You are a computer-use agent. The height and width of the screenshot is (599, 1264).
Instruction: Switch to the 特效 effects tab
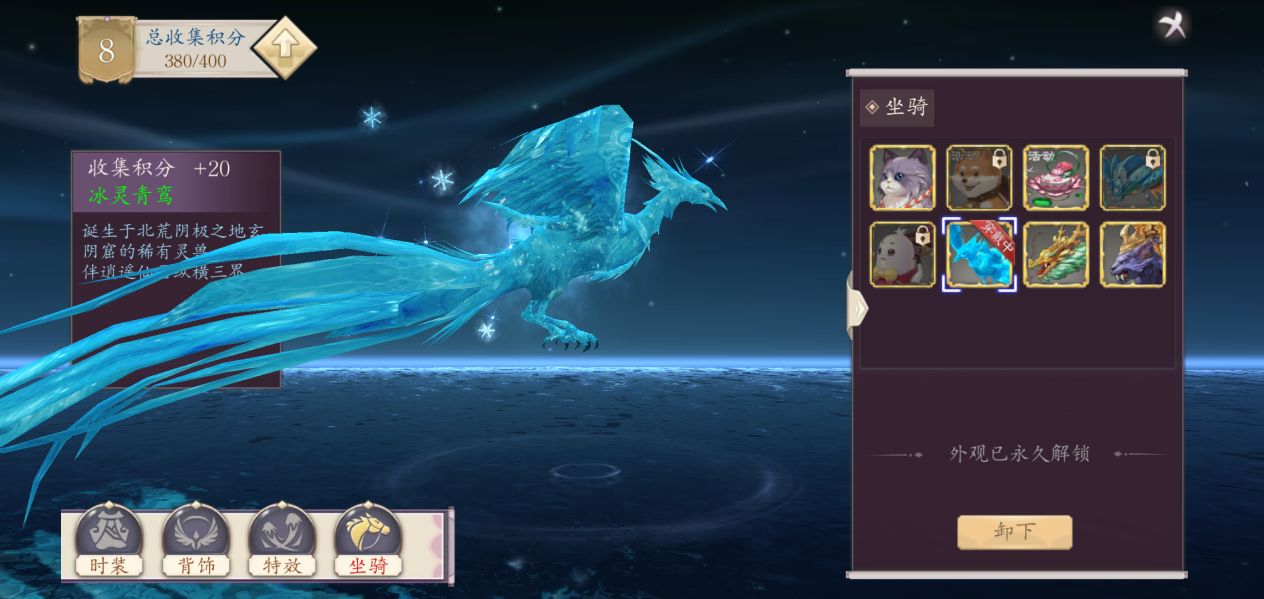tap(282, 541)
